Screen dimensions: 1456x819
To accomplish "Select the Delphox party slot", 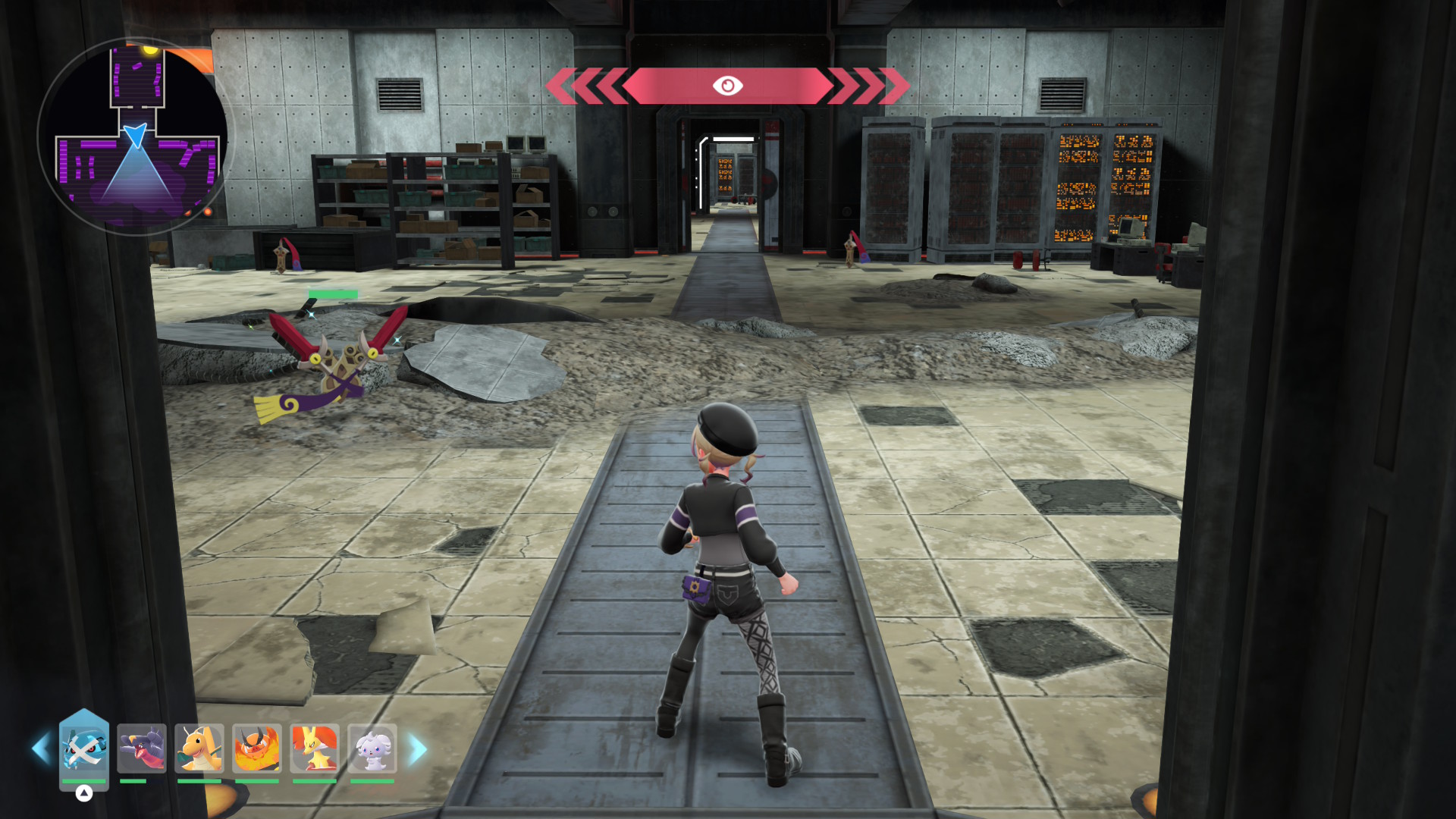I will click(x=315, y=748).
